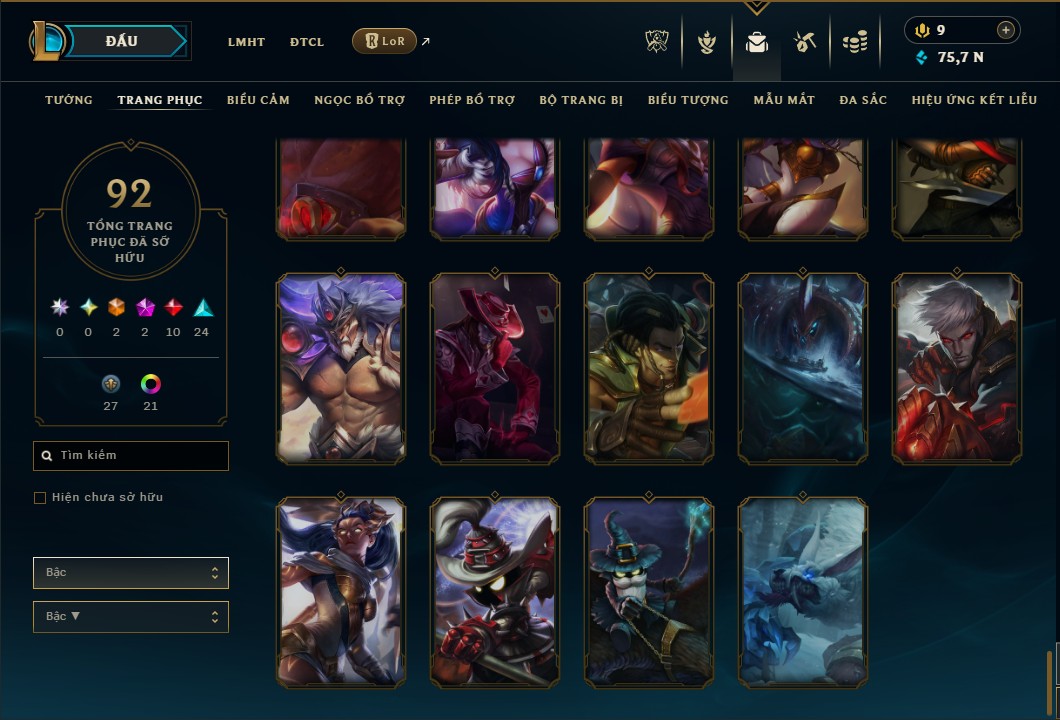Viewport: 1060px width, 720px height.
Task: Go to the NGỌC BỔ TRỢ tab
Action: tap(359, 100)
